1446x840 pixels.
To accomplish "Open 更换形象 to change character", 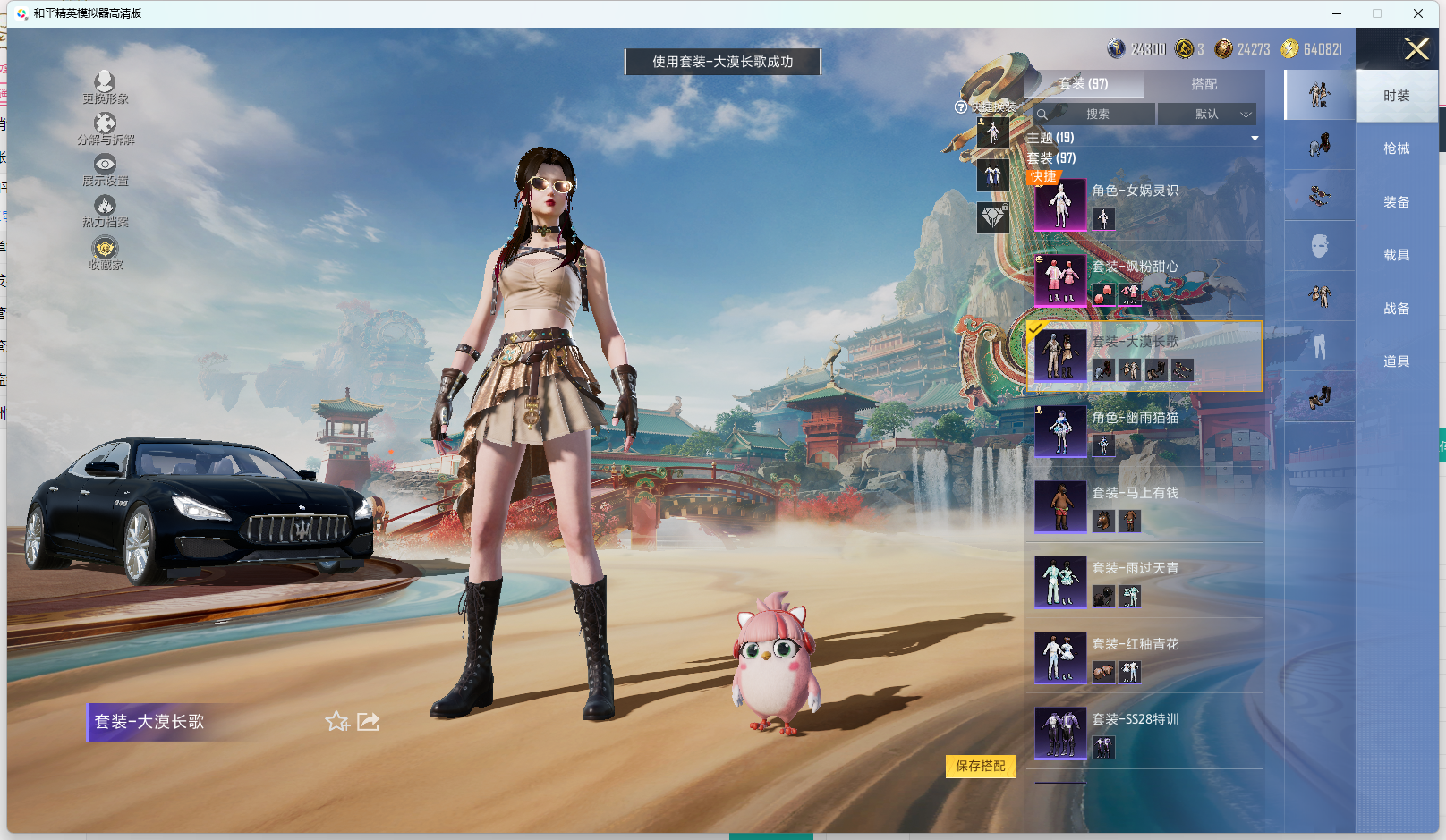I will 105,87.
